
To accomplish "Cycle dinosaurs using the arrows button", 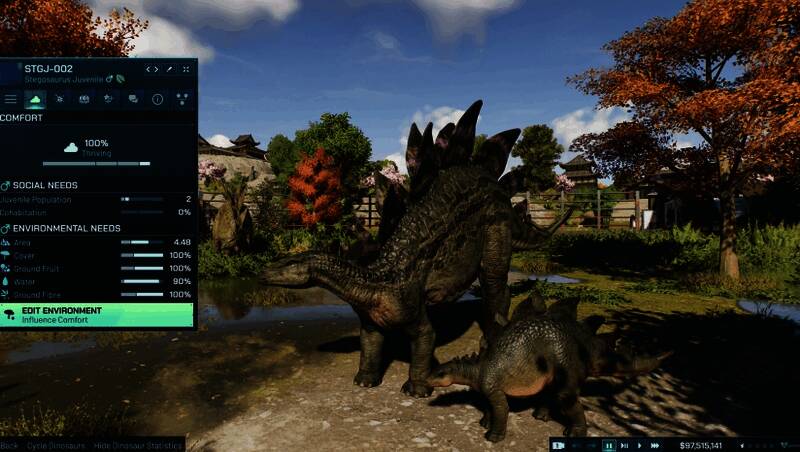I will [151, 69].
